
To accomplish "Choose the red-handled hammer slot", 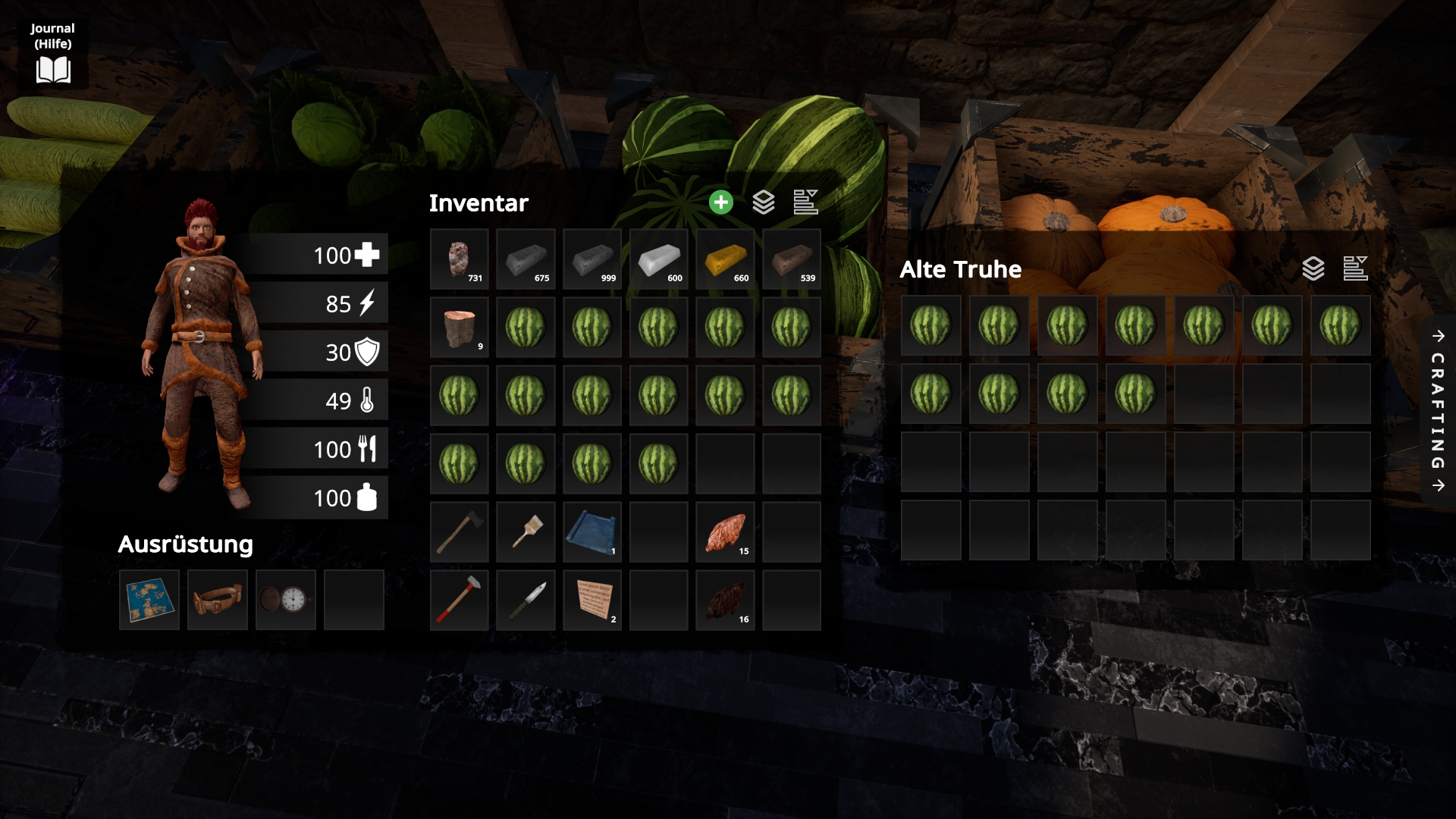I will coord(459,600).
